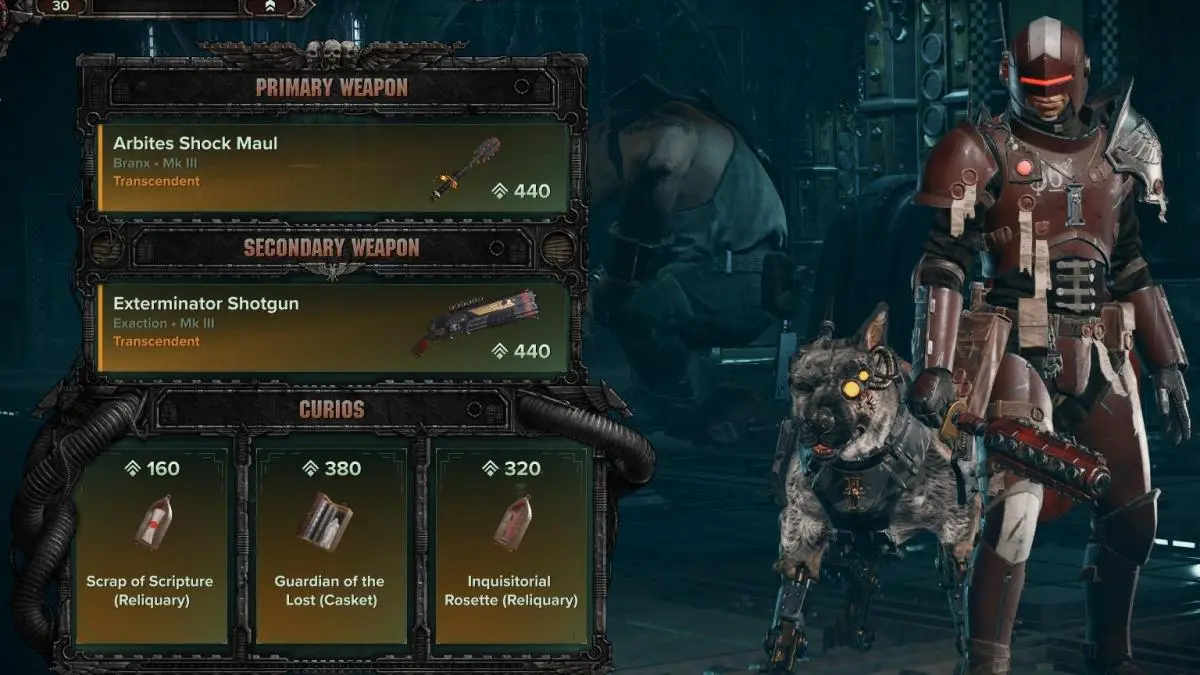Select the Guardian of the Lost curio
This screenshot has height=675, width=1200.
[x=331, y=540]
